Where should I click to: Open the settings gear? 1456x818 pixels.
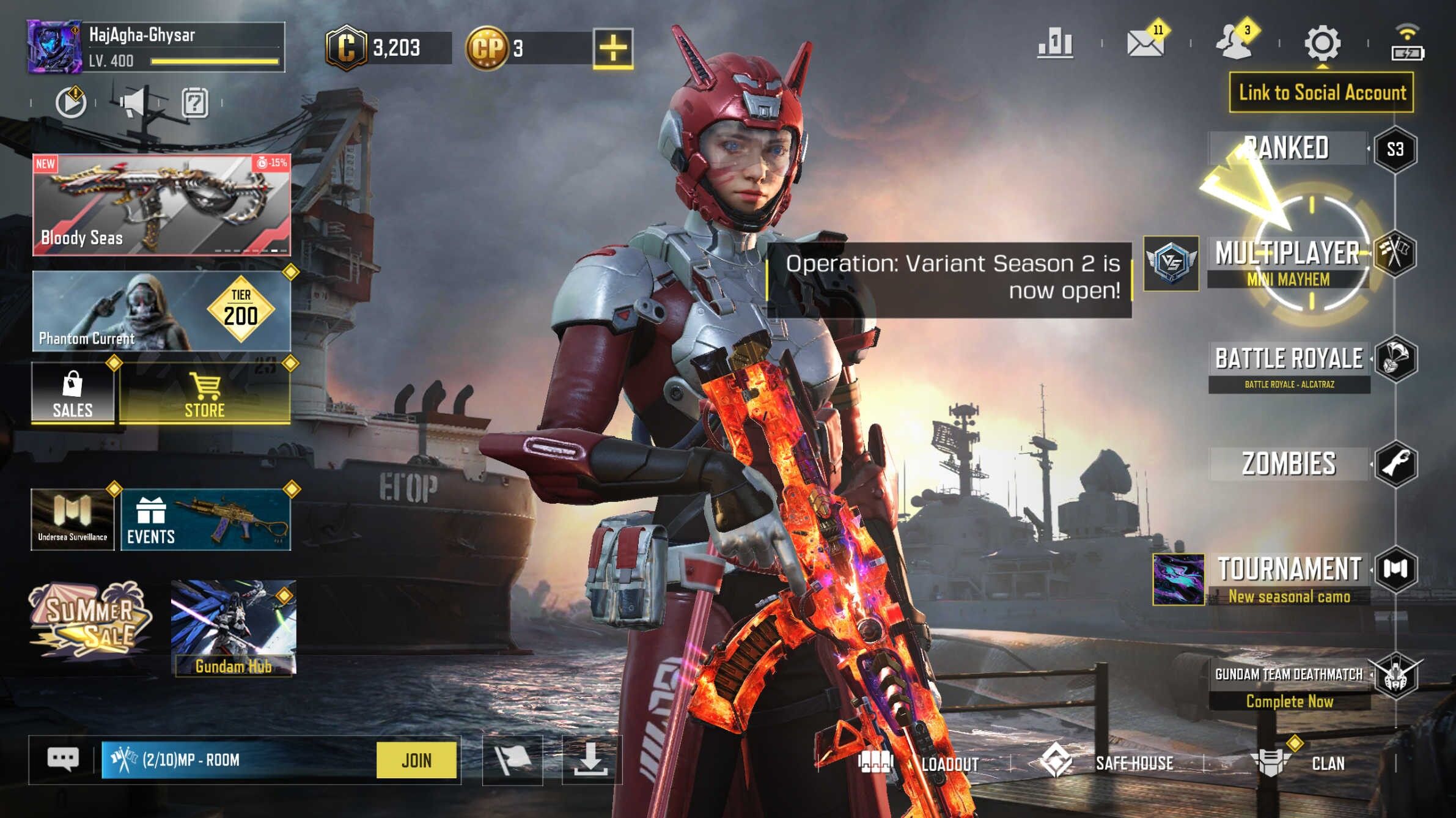pos(1323,43)
